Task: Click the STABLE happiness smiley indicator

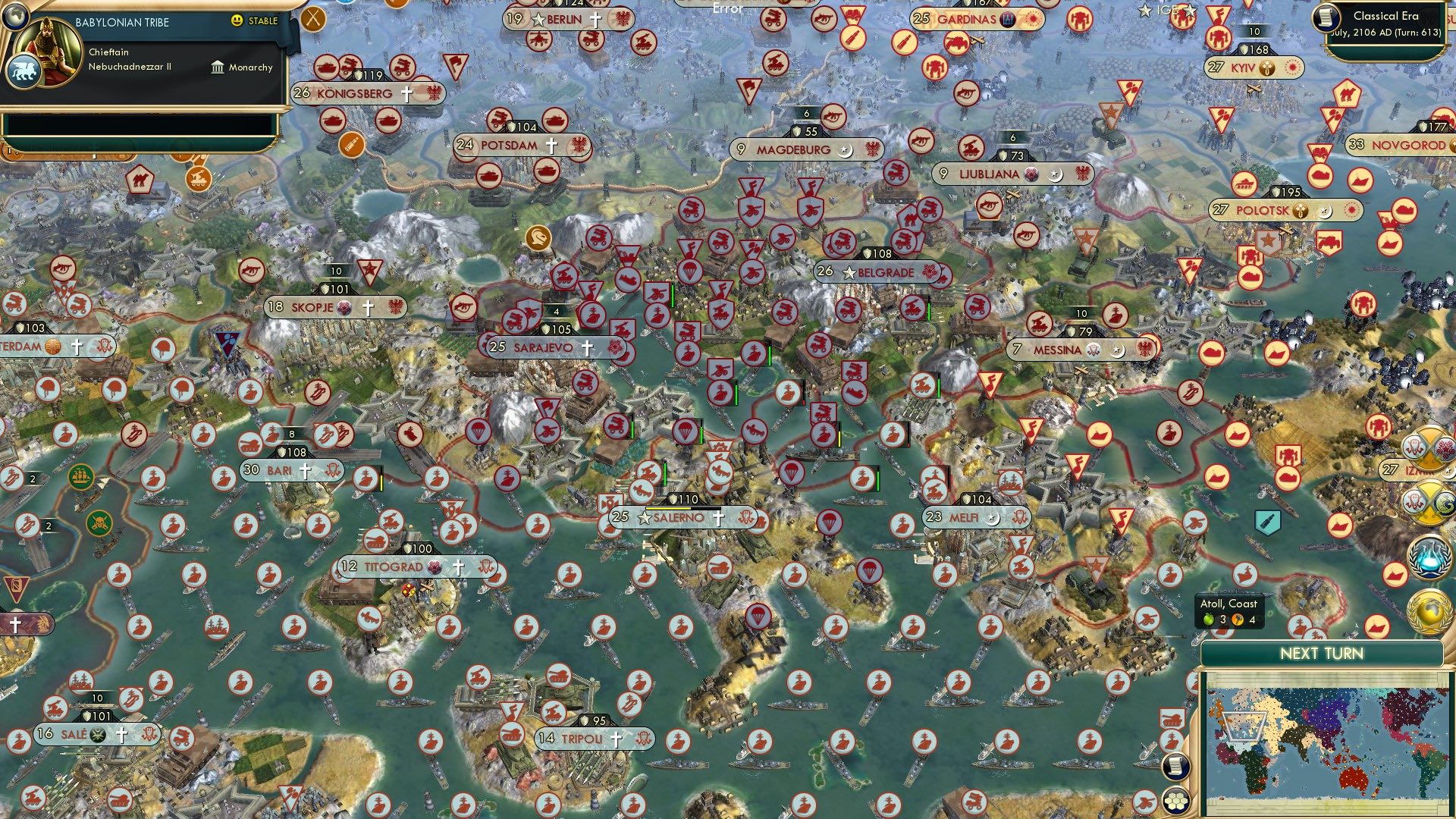Action: coord(237,21)
